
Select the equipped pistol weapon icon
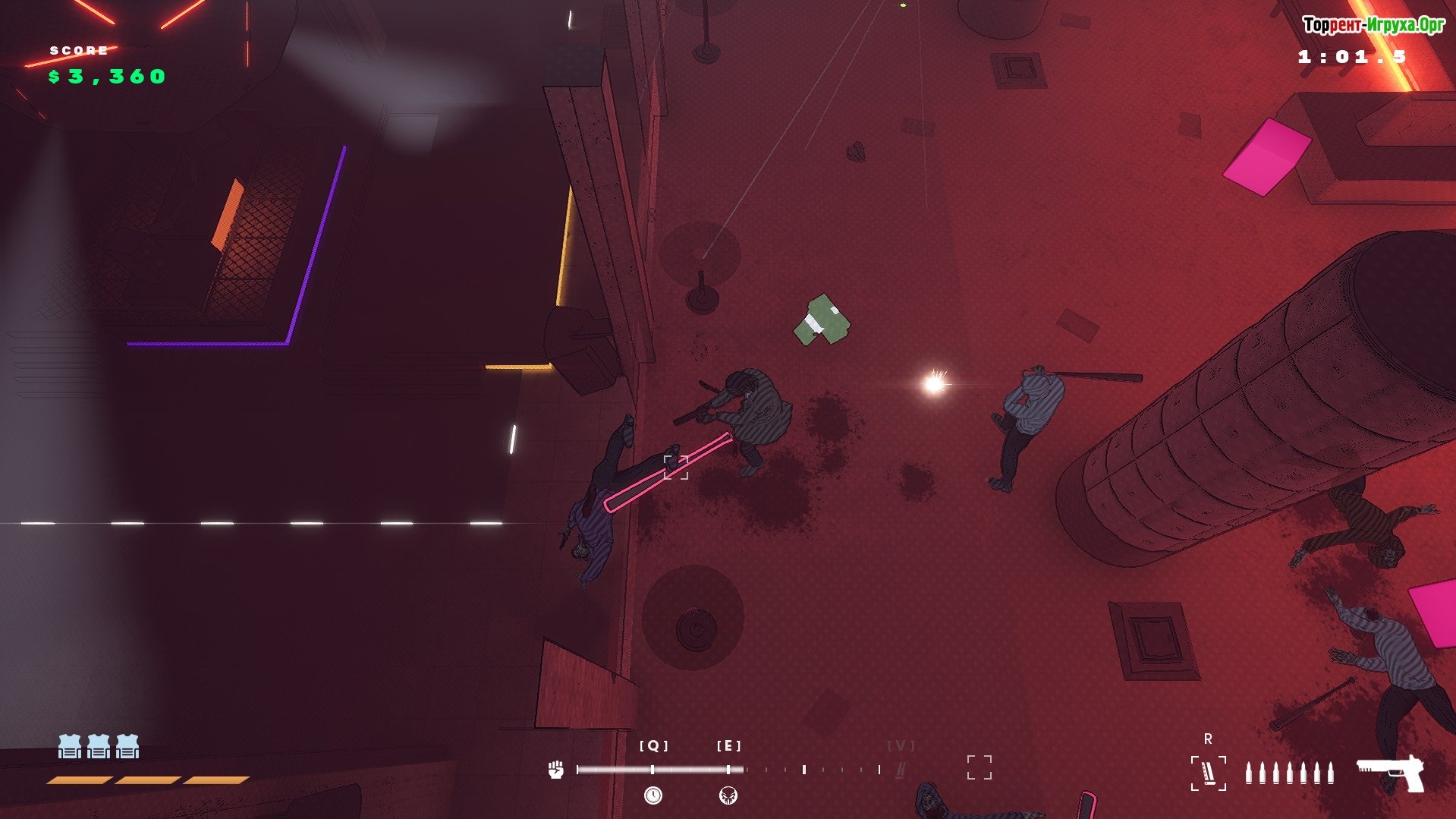point(1392,773)
